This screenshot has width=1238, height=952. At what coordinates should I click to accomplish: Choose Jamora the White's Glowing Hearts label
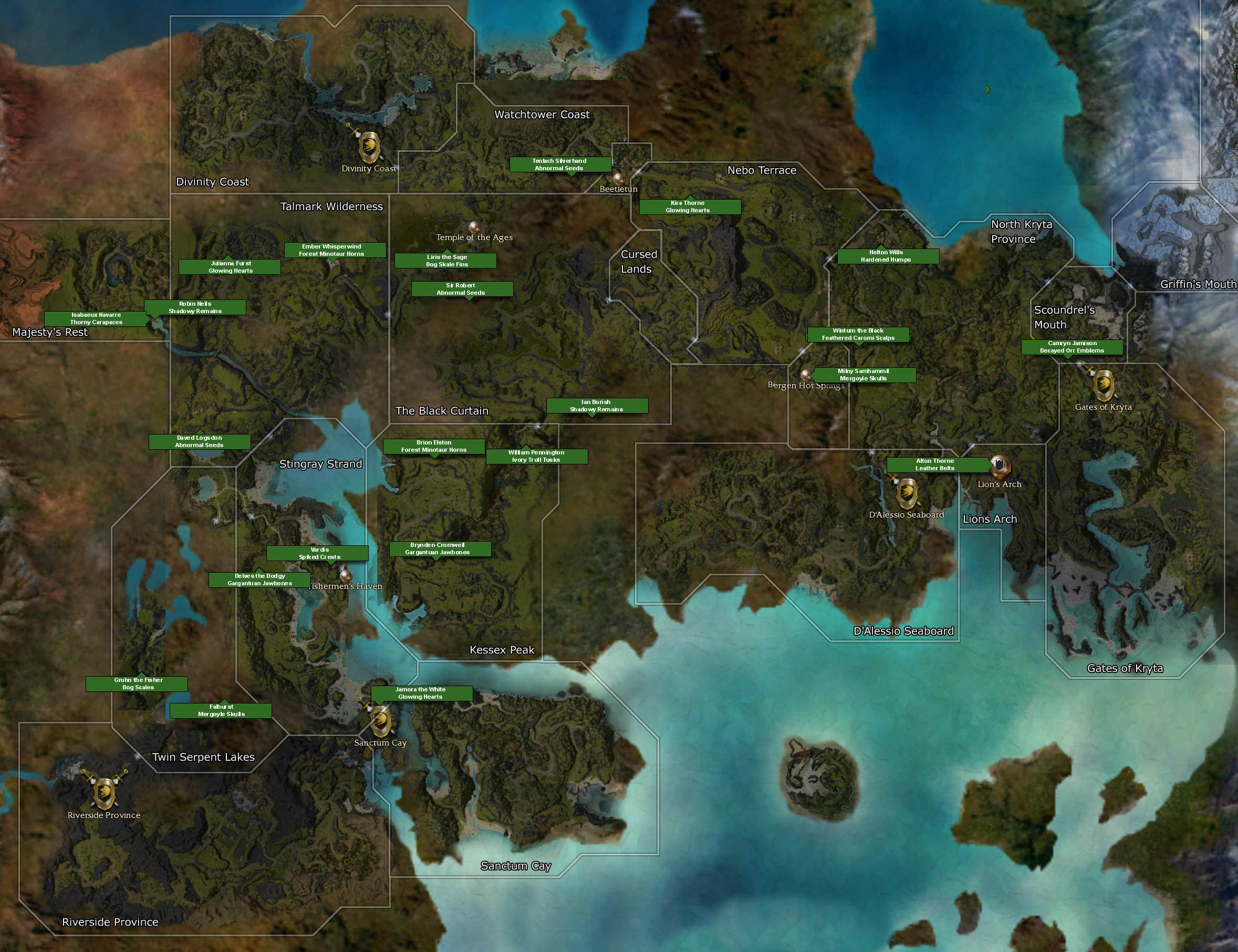coord(422,693)
